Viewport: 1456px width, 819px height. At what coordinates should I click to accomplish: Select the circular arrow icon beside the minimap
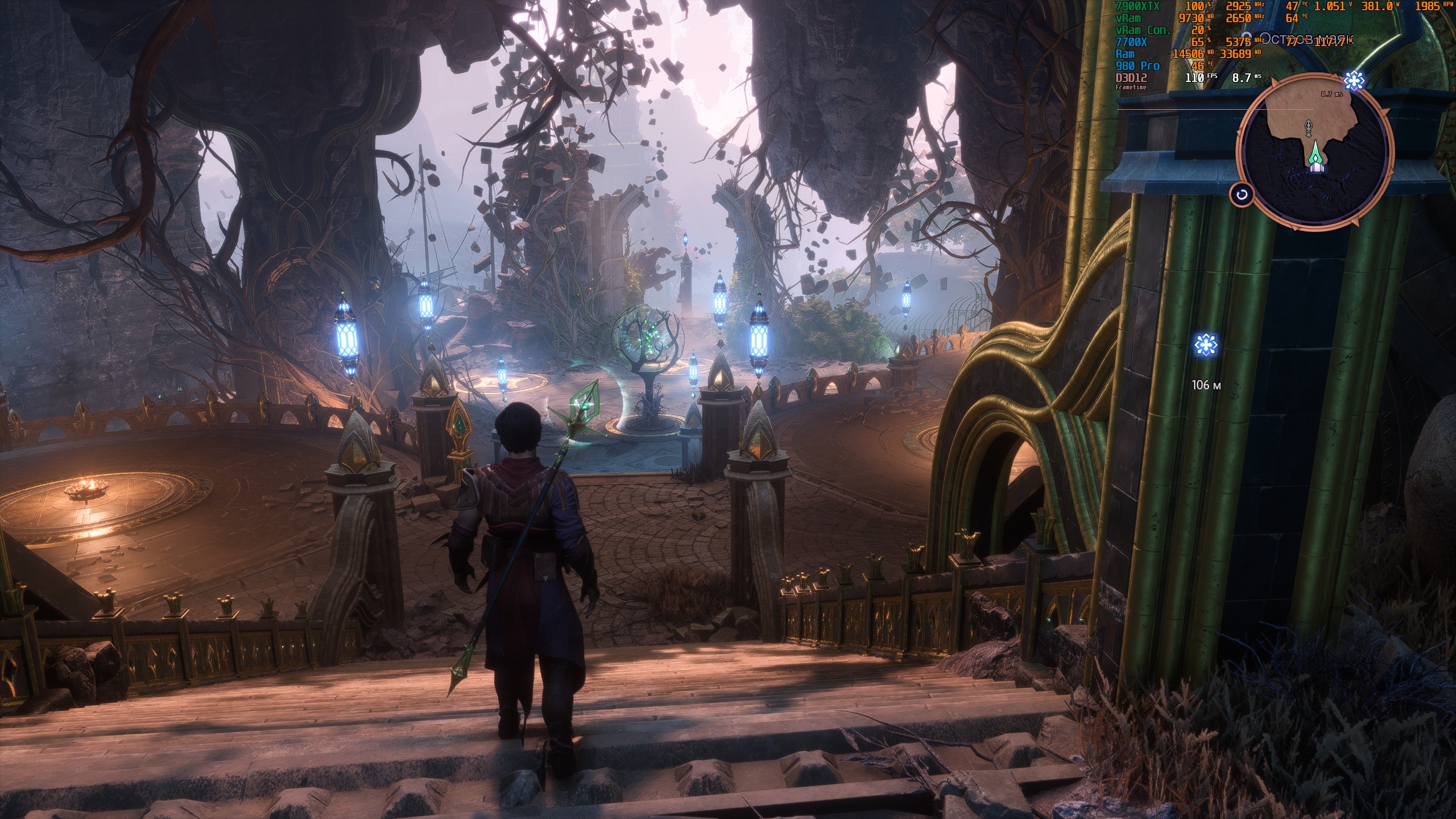coord(1242,195)
